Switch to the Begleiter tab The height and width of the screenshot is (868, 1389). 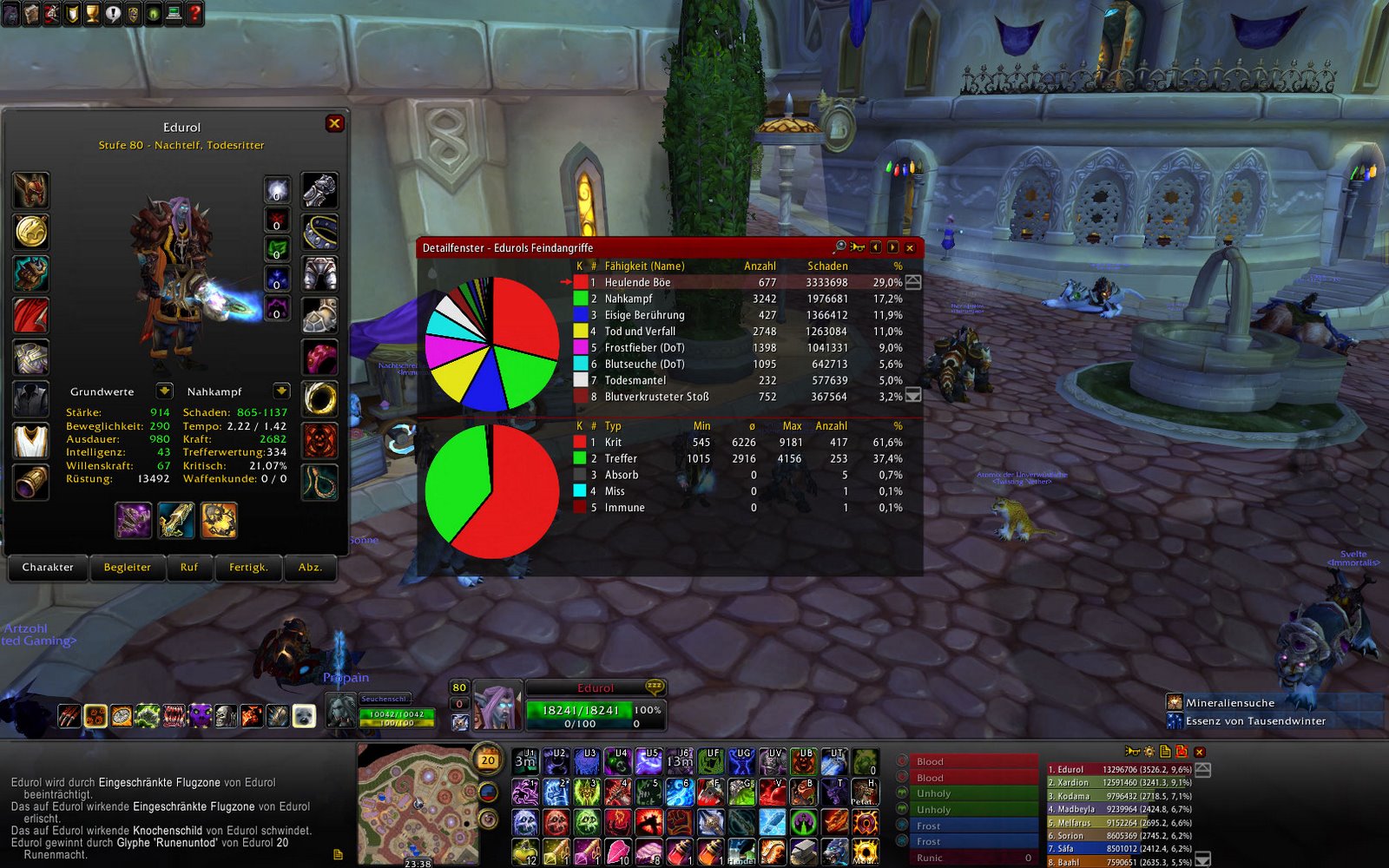coord(127,569)
